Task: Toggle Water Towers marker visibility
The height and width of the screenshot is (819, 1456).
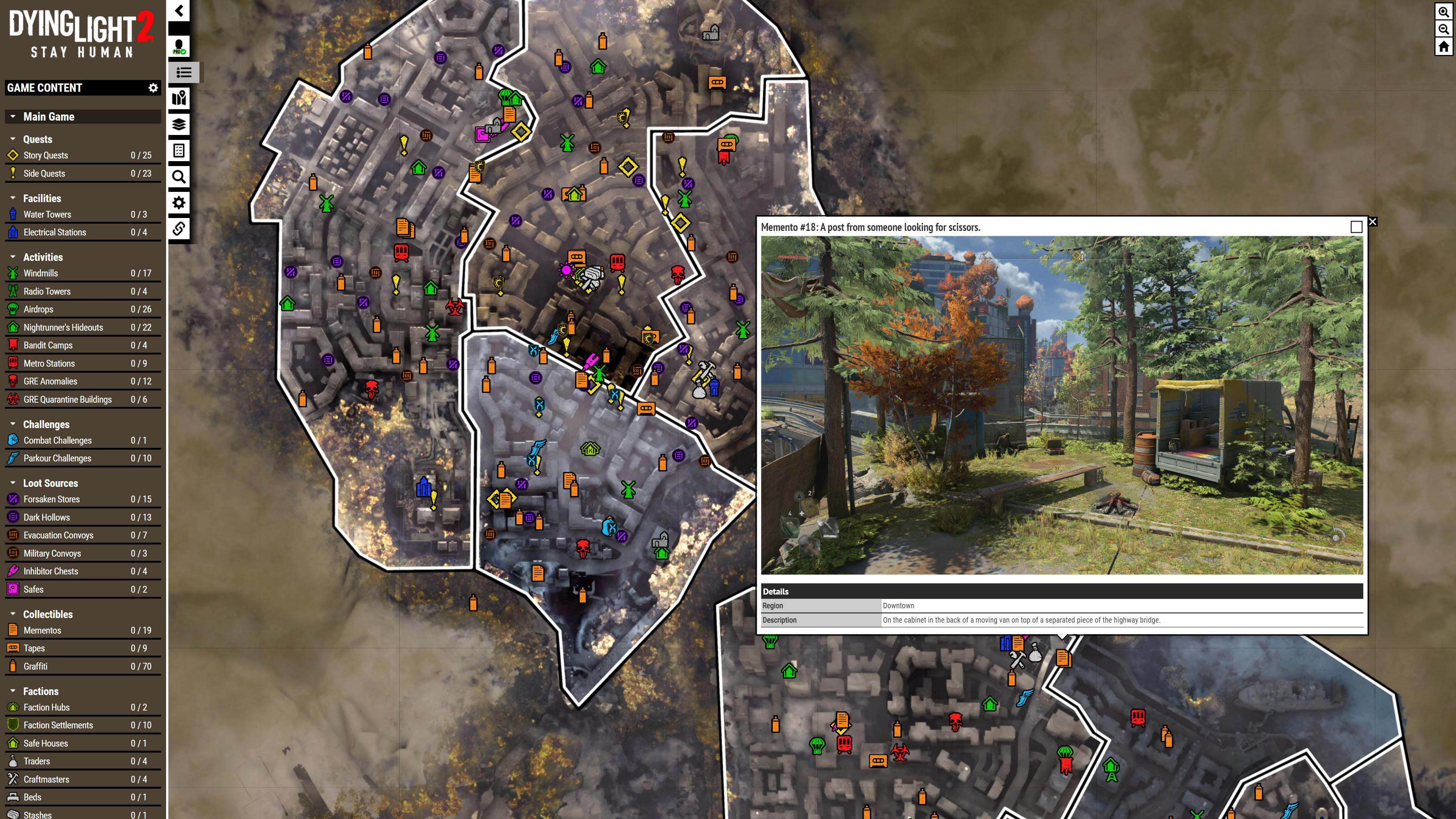Action: point(13,214)
